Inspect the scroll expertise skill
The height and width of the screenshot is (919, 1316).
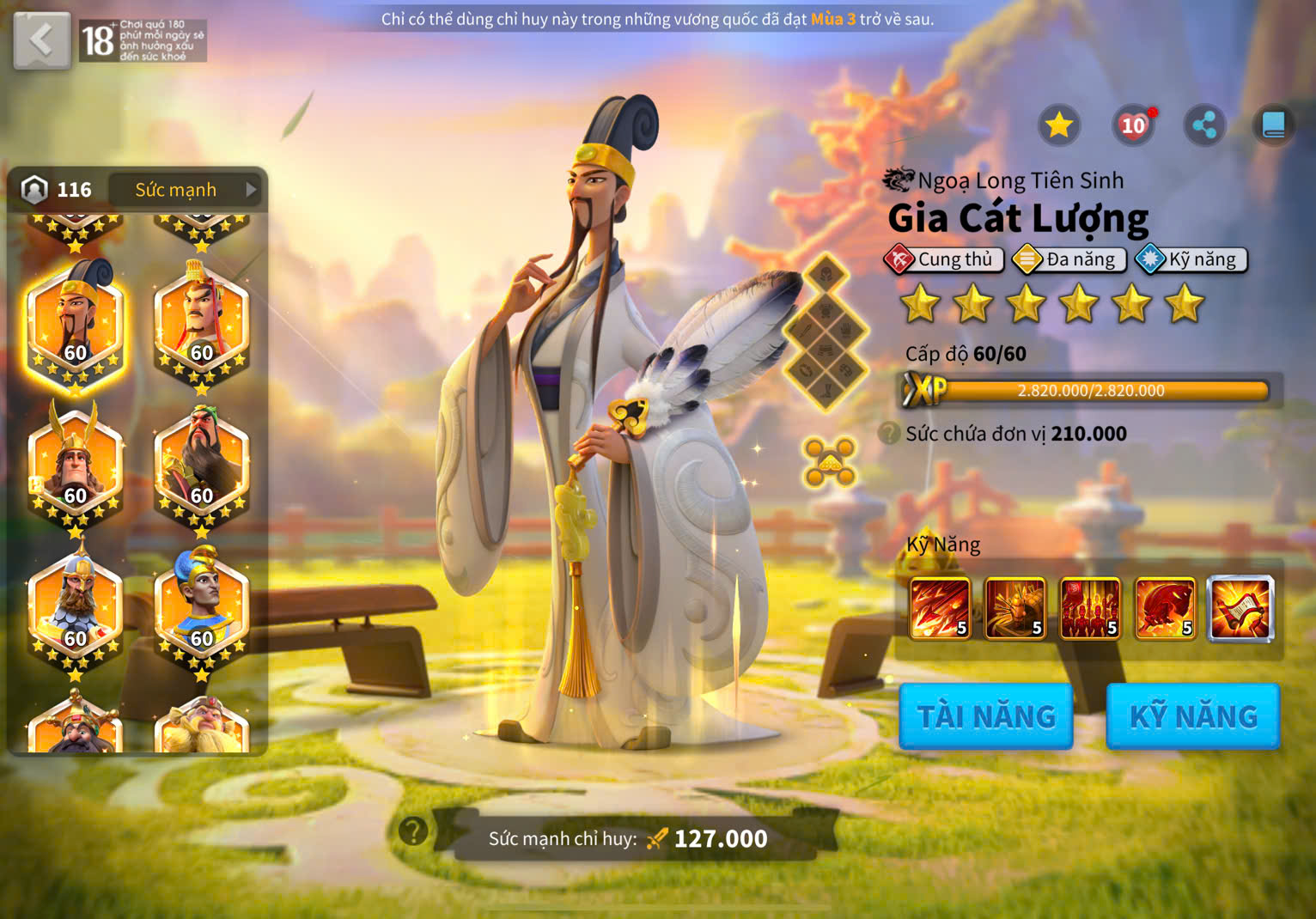point(1240,608)
